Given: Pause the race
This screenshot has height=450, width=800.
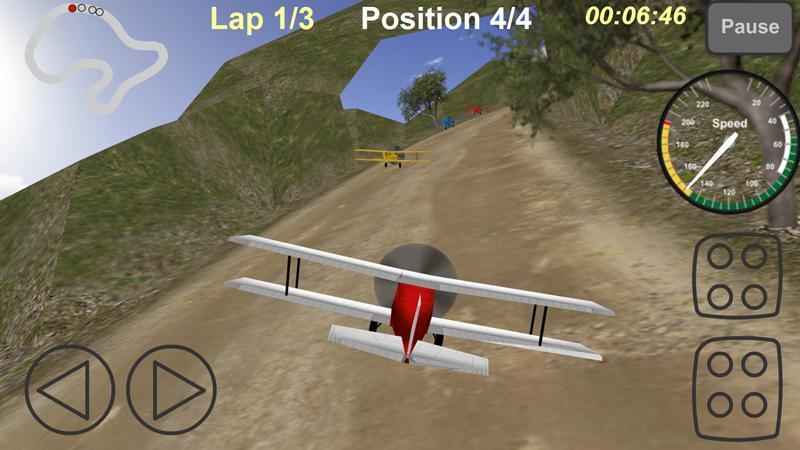Looking at the screenshot, I should tap(749, 28).
